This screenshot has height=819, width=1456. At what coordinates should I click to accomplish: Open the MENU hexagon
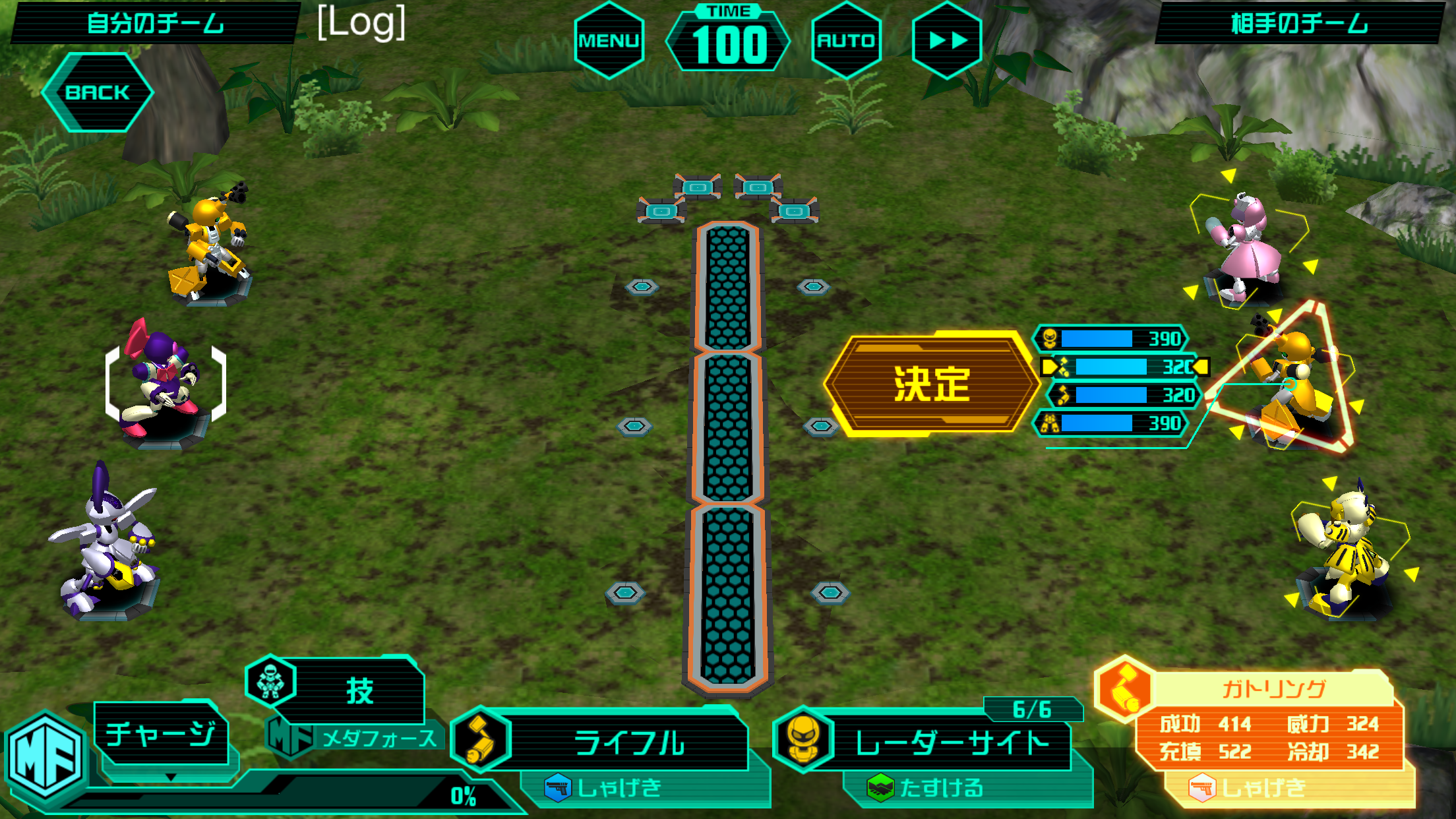tap(609, 40)
